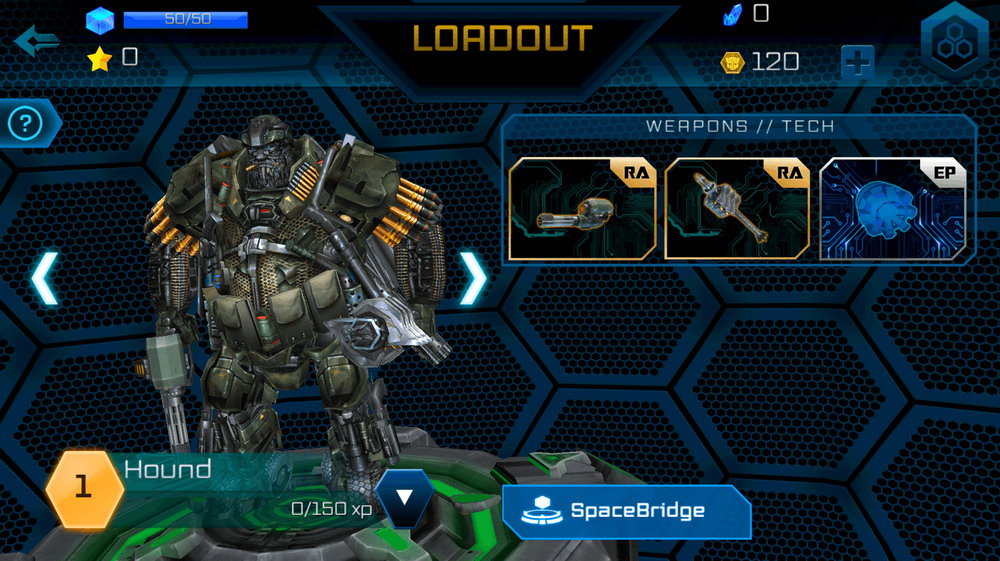Select the first RA gun weapon slot
Image resolution: width=1000 pixels, height=561 pixels.
tap(582, 209)
